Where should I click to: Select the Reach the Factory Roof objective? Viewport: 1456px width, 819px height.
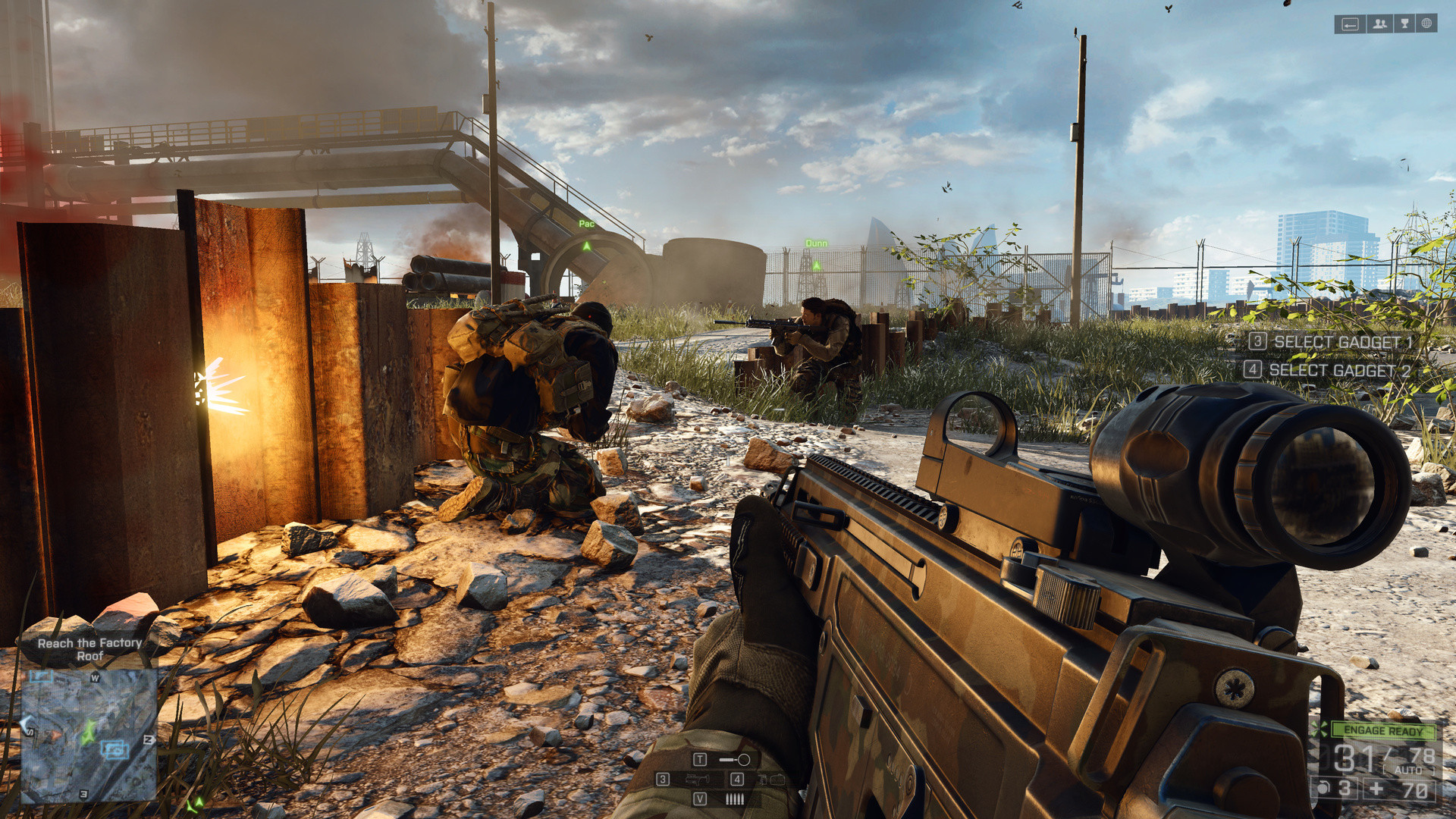(x=89, y=649)
